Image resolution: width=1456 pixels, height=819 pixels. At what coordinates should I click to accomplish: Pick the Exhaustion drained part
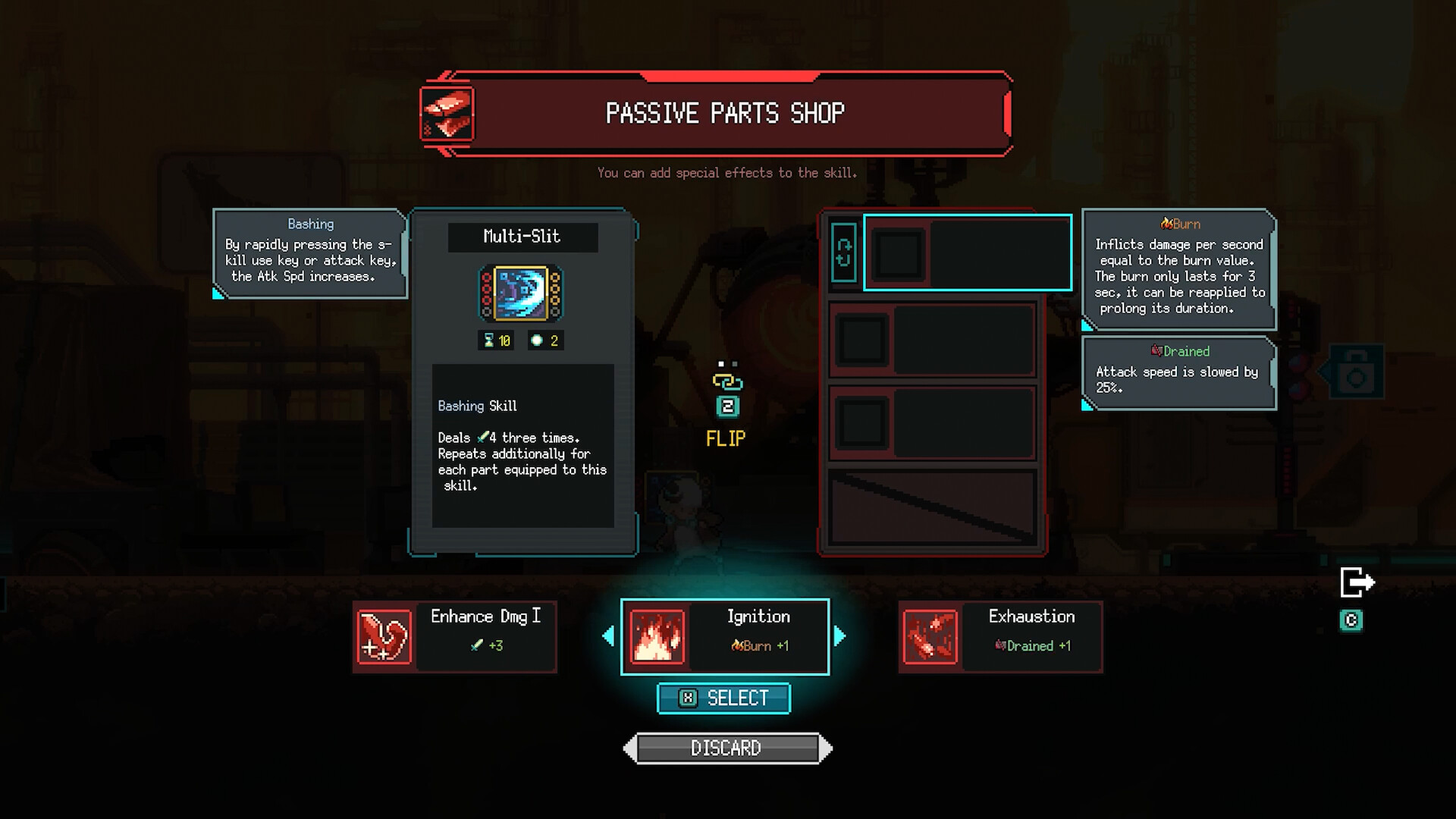pyautogui.click(x=1000, y=637)
